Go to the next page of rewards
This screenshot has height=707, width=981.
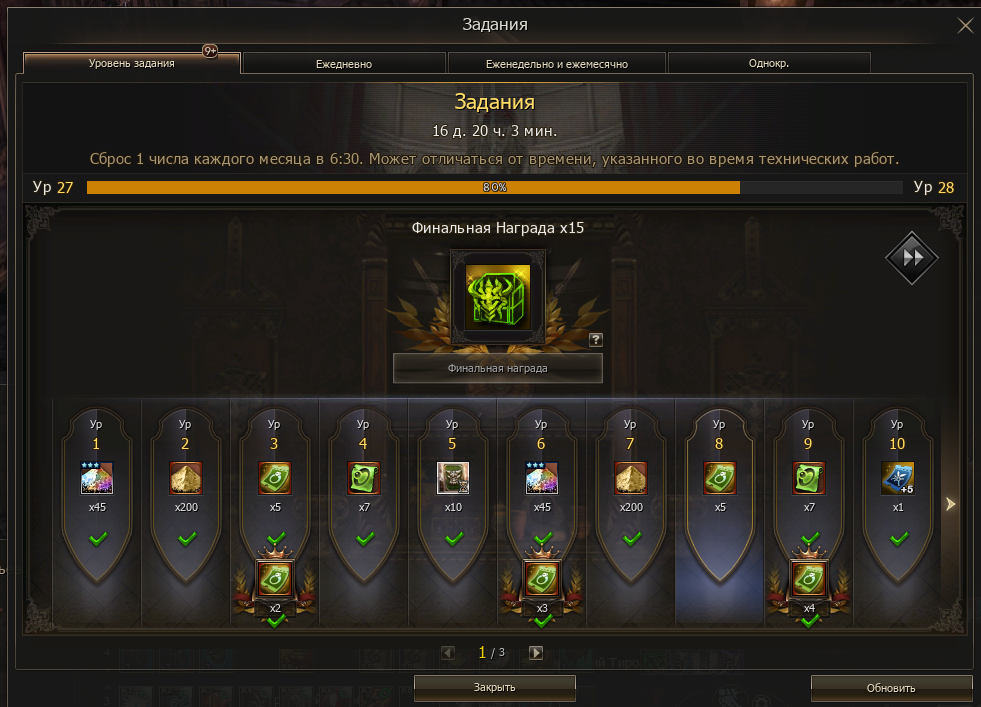pyautogui.click(x=536, y=653)
